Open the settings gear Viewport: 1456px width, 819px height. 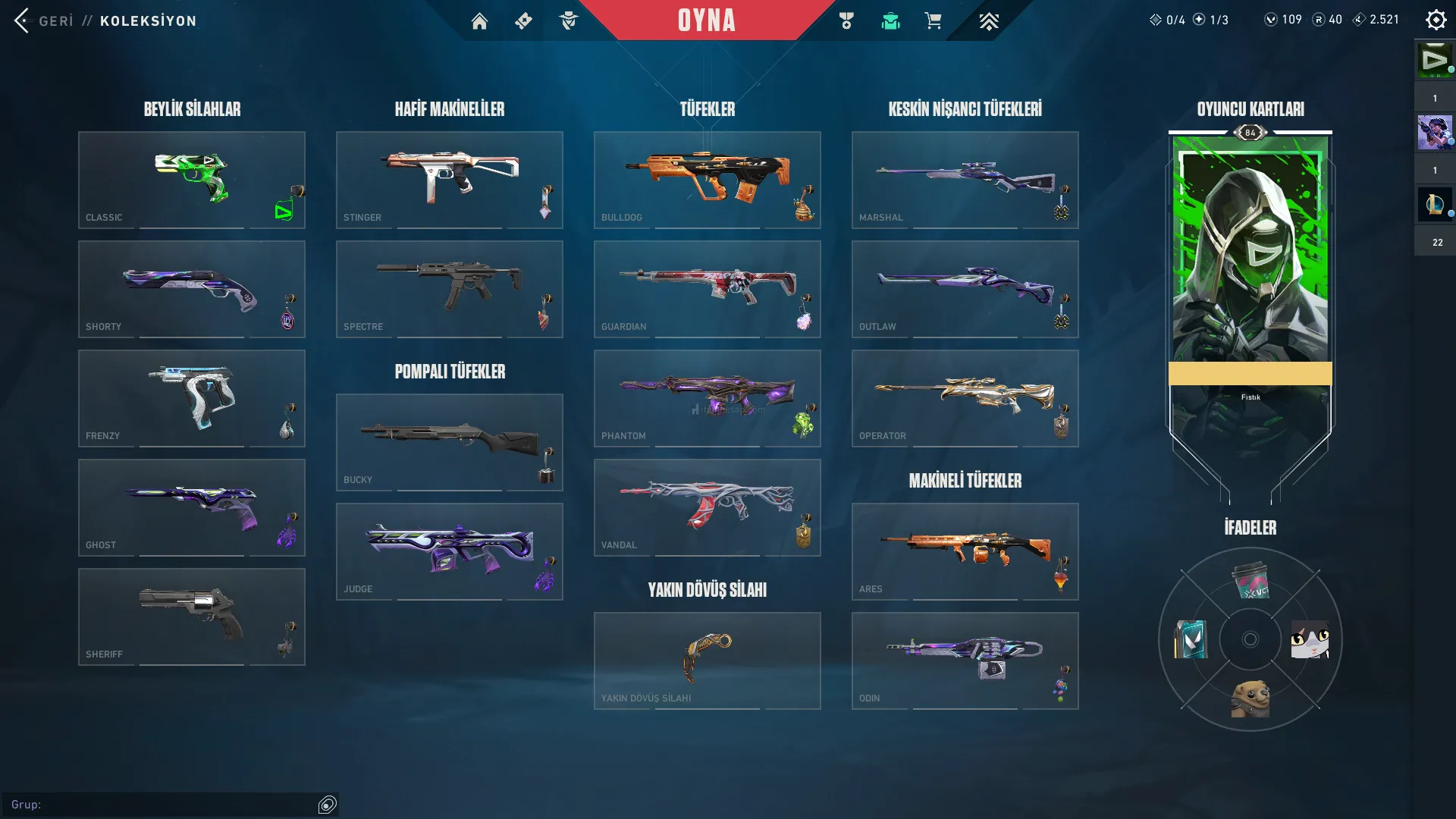[1436, 20]
